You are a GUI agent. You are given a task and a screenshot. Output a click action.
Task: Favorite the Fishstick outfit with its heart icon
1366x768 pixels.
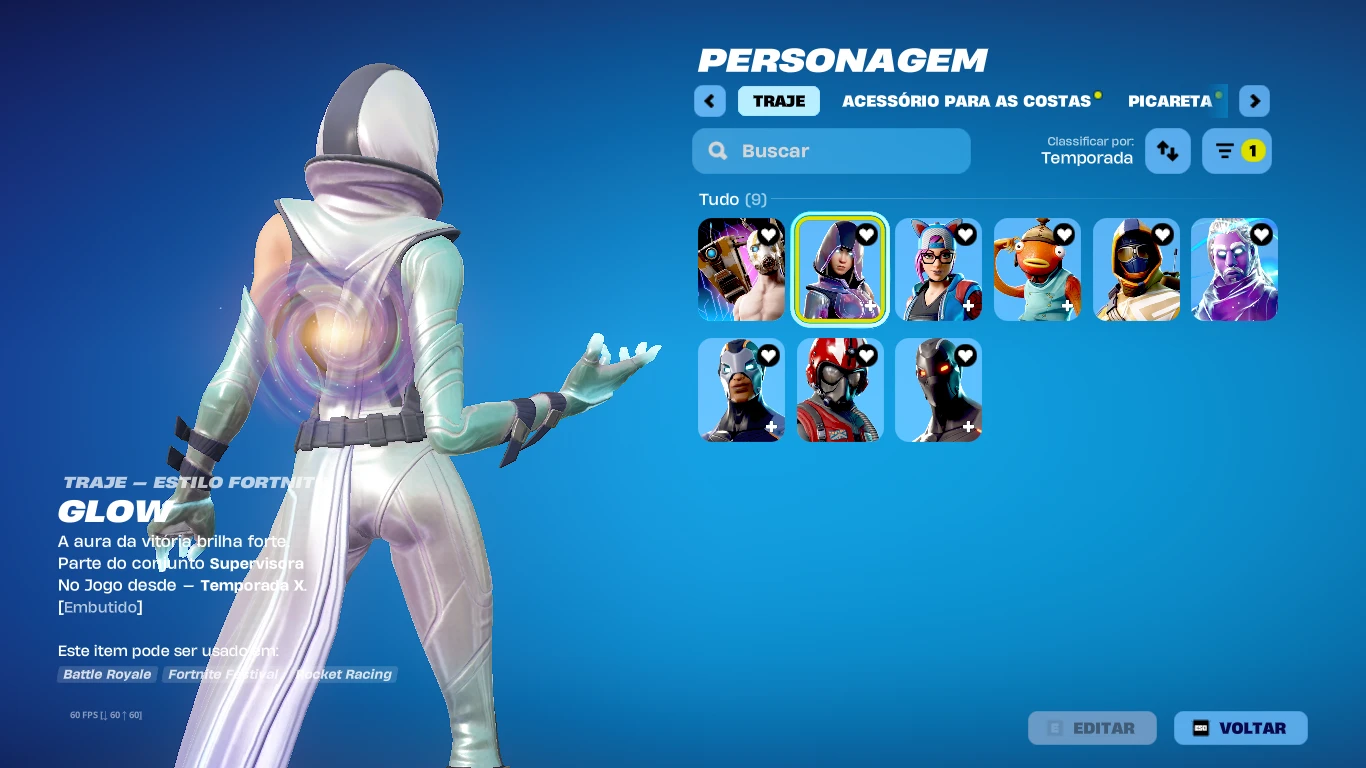(x=1064, y=235)
